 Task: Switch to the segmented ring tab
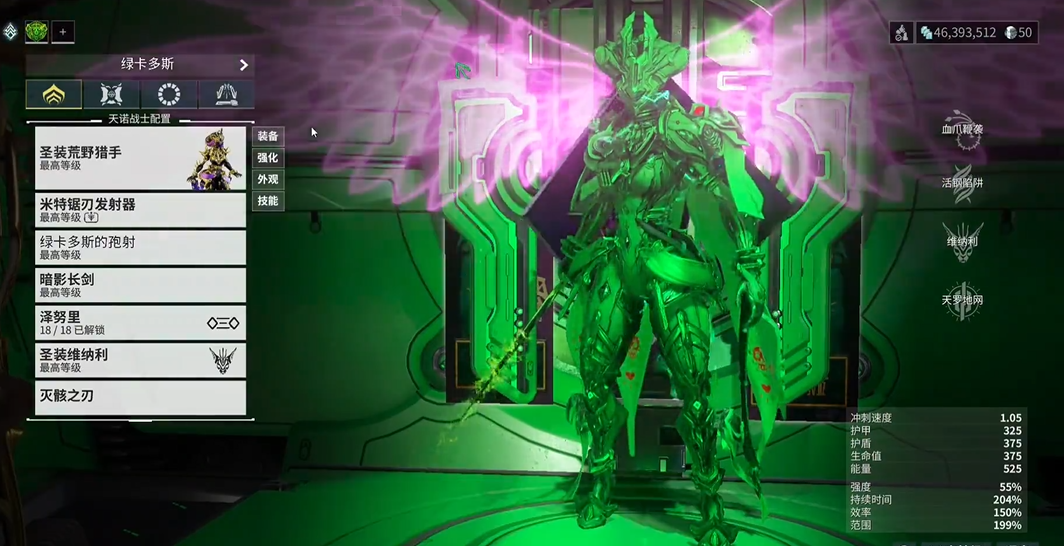pos(169,94)
